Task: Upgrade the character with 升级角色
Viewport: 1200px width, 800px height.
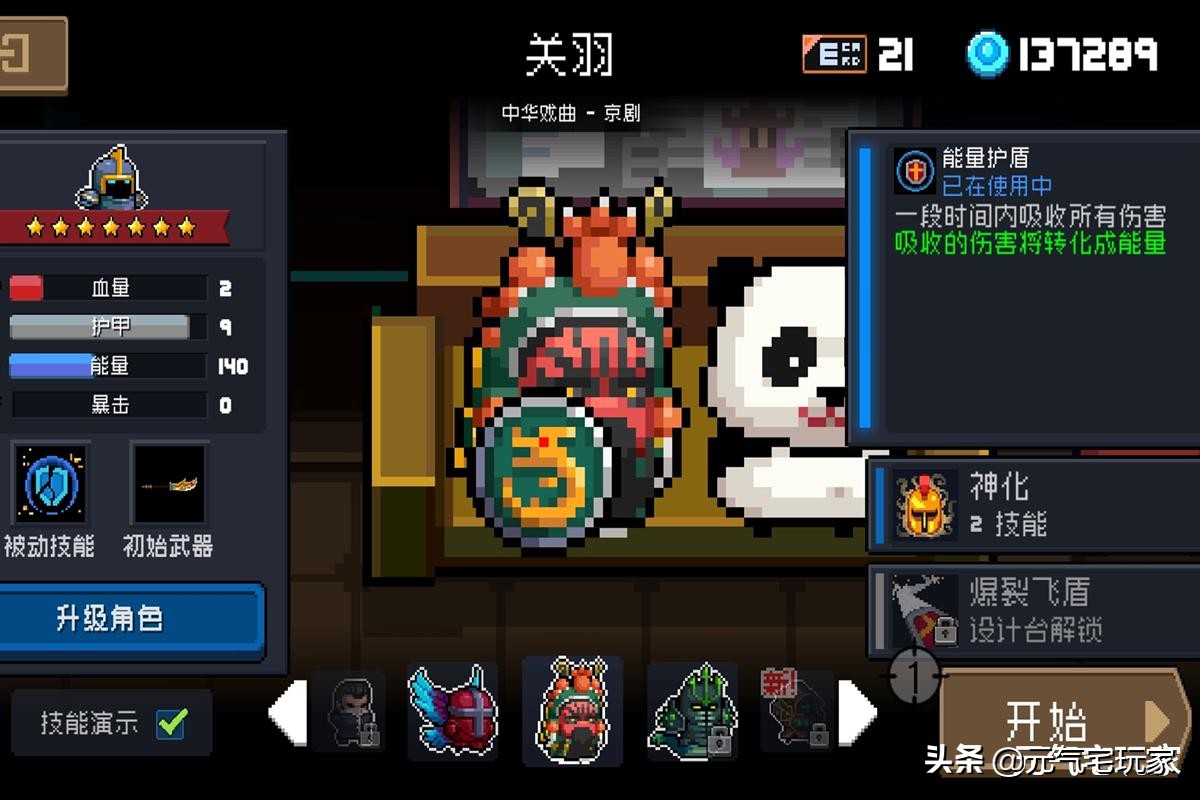Action: click(131, 619)
